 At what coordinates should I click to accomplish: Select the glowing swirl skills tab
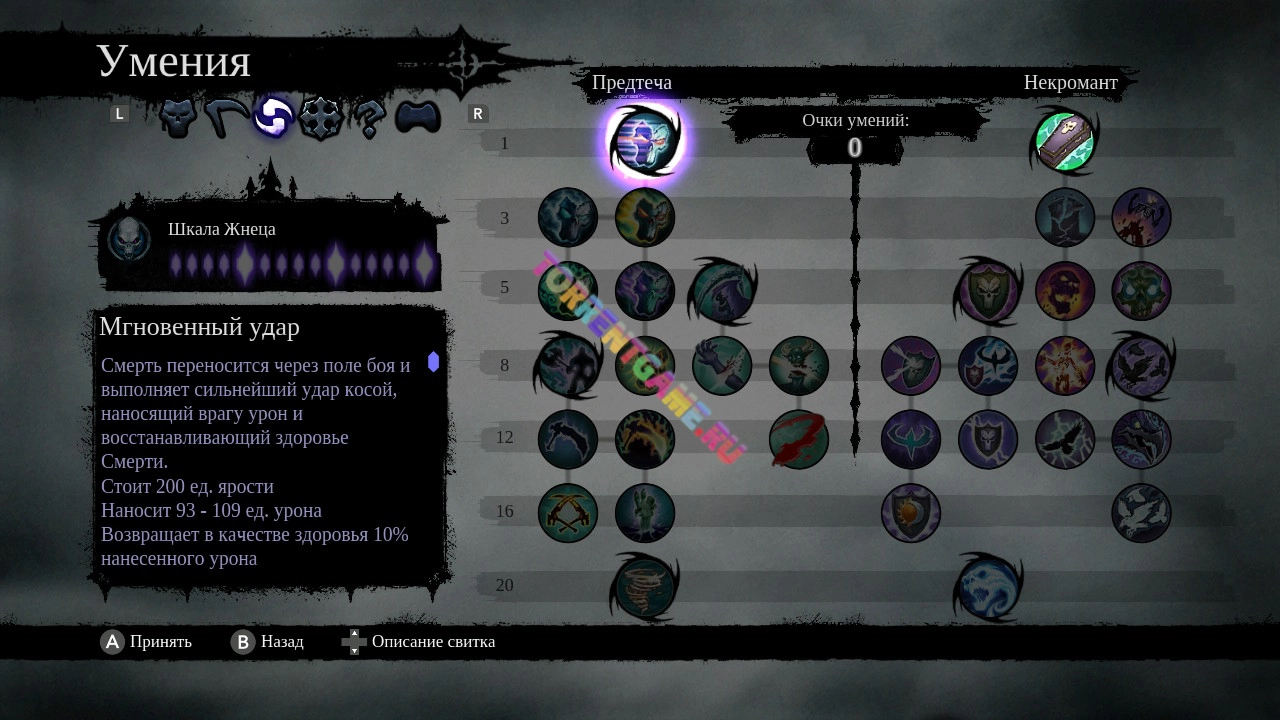tap(272, 118)
